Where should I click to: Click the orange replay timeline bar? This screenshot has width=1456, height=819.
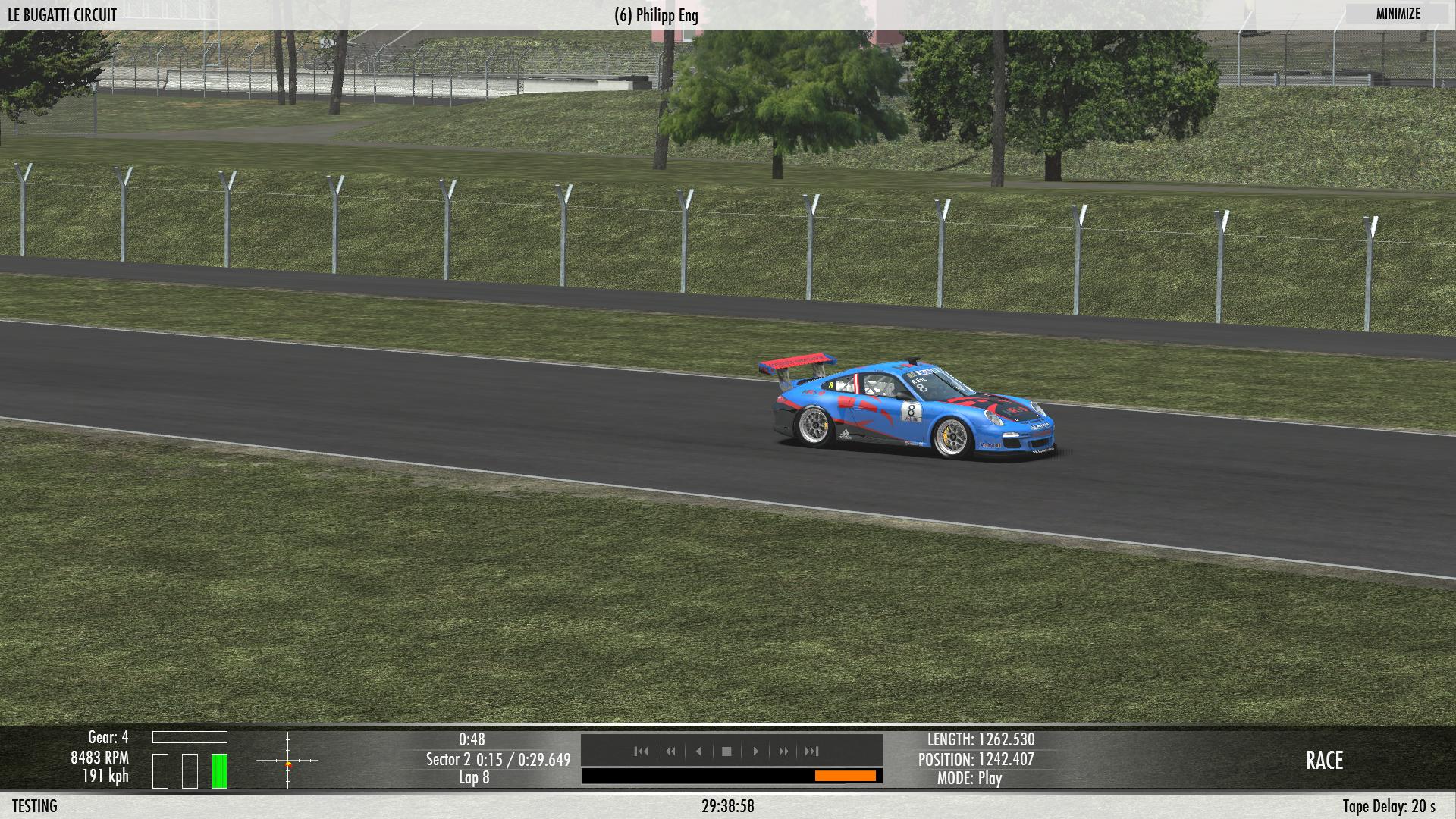click(x=845, y=776)
